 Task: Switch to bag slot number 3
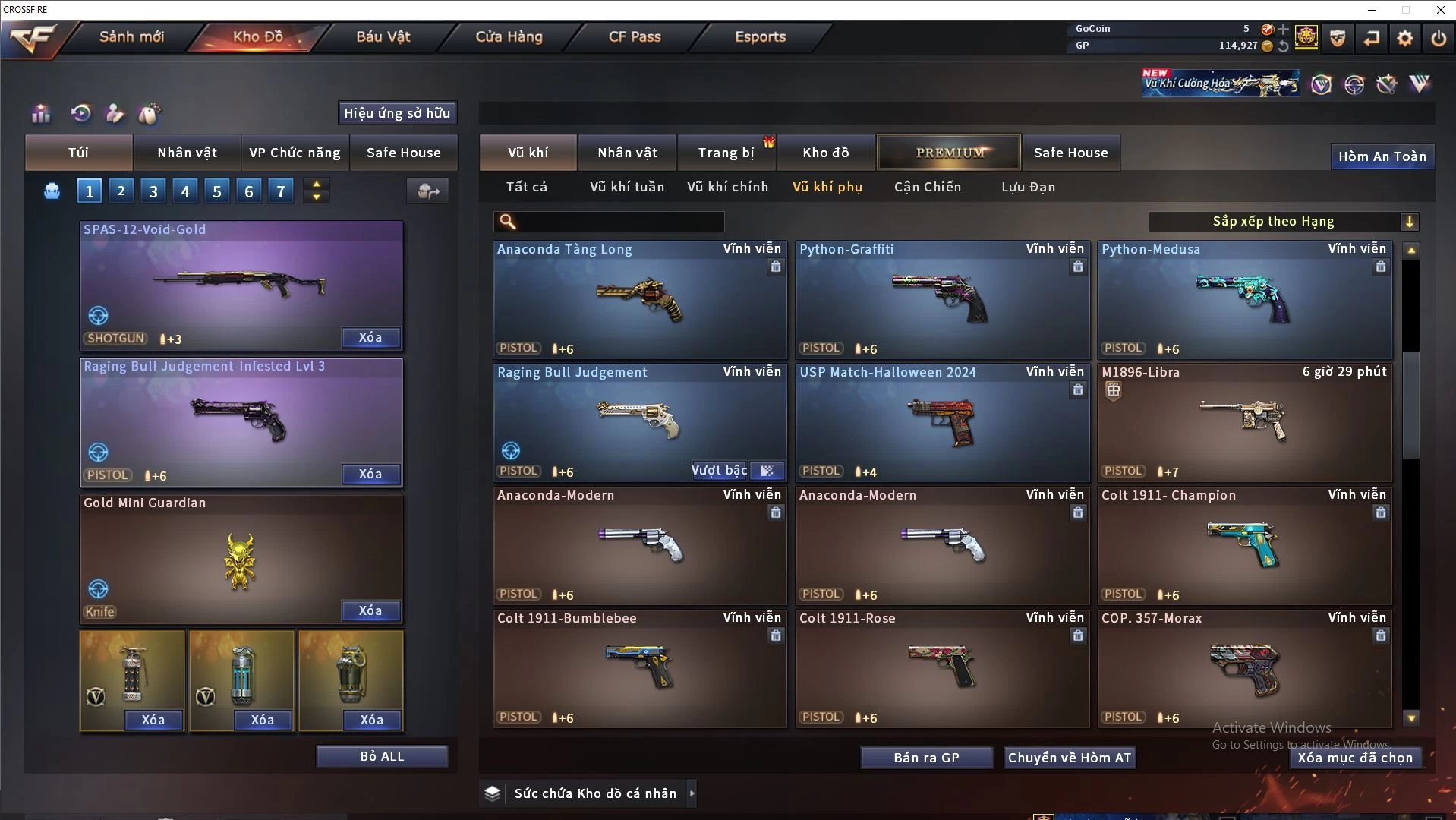pyautogui.click(x=153, y=191)
